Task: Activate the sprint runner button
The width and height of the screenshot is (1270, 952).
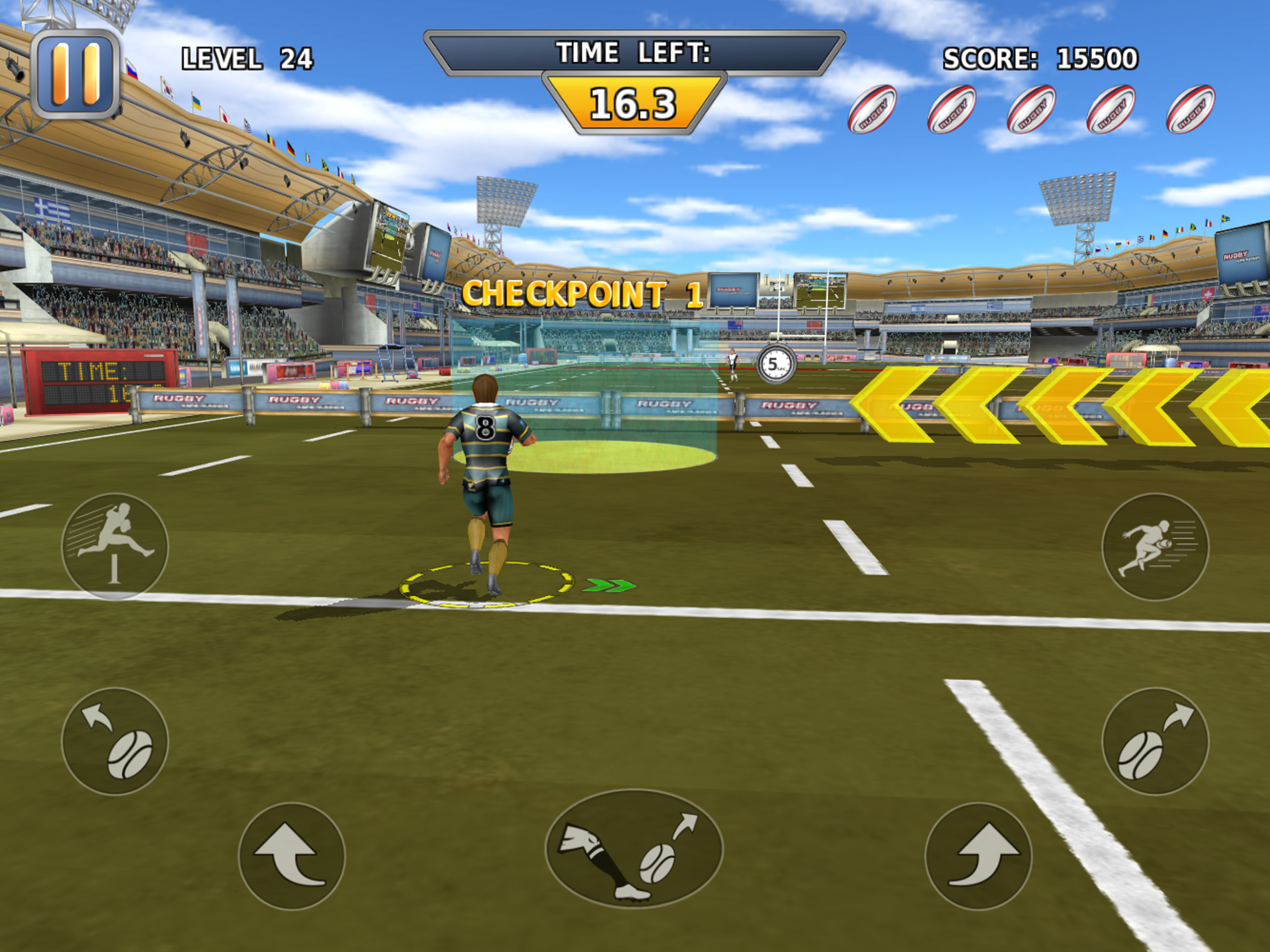Action: pyautogui.click(x=1155, y=546)
